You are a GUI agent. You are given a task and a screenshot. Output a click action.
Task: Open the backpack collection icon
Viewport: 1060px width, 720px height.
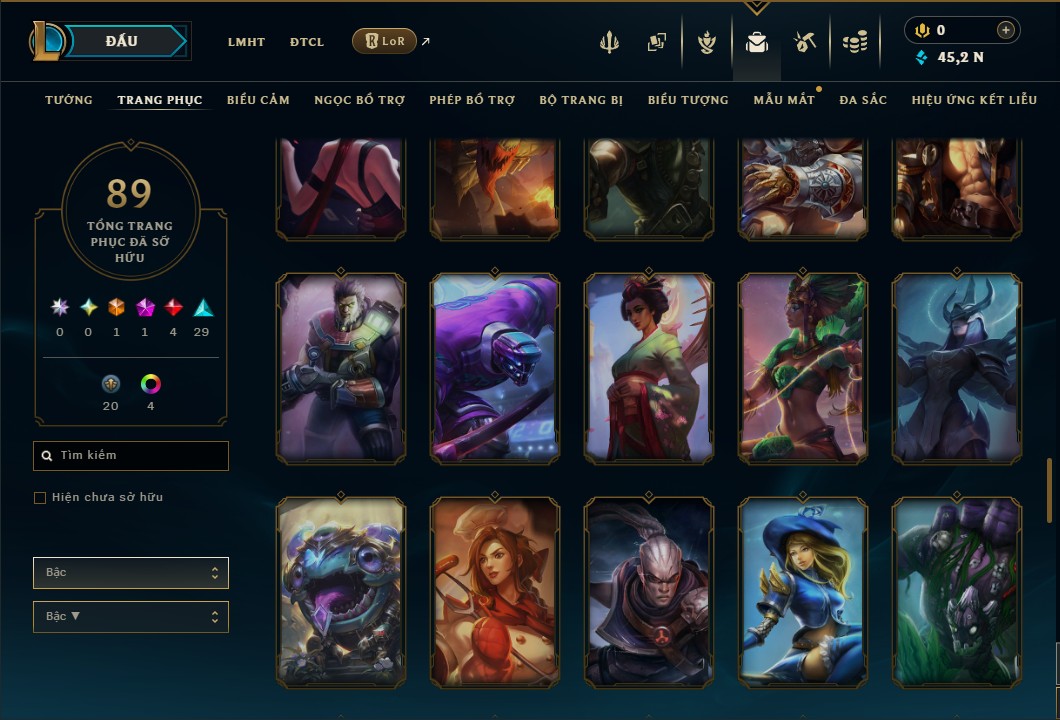757,42
